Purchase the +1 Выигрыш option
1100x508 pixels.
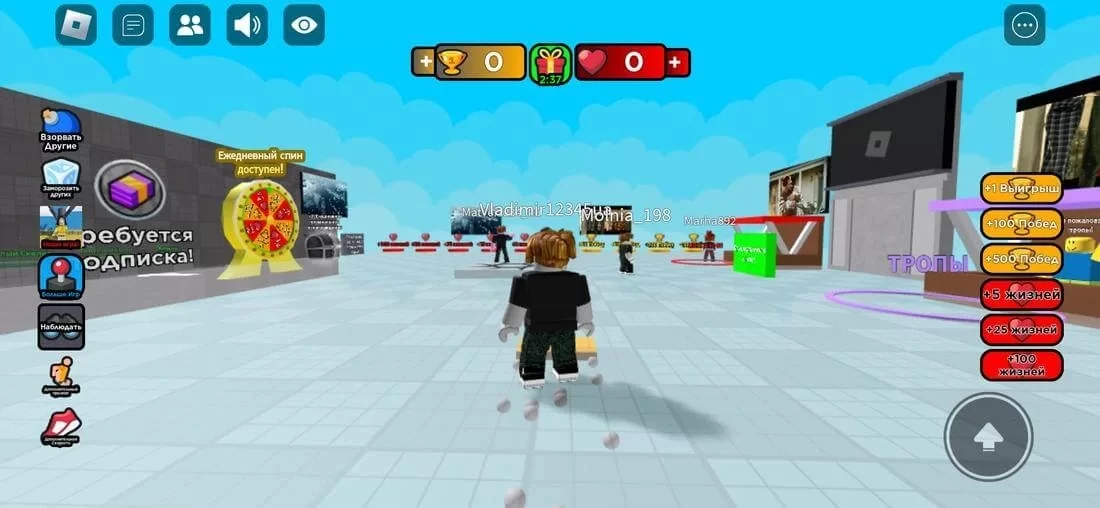(1022, 189)
